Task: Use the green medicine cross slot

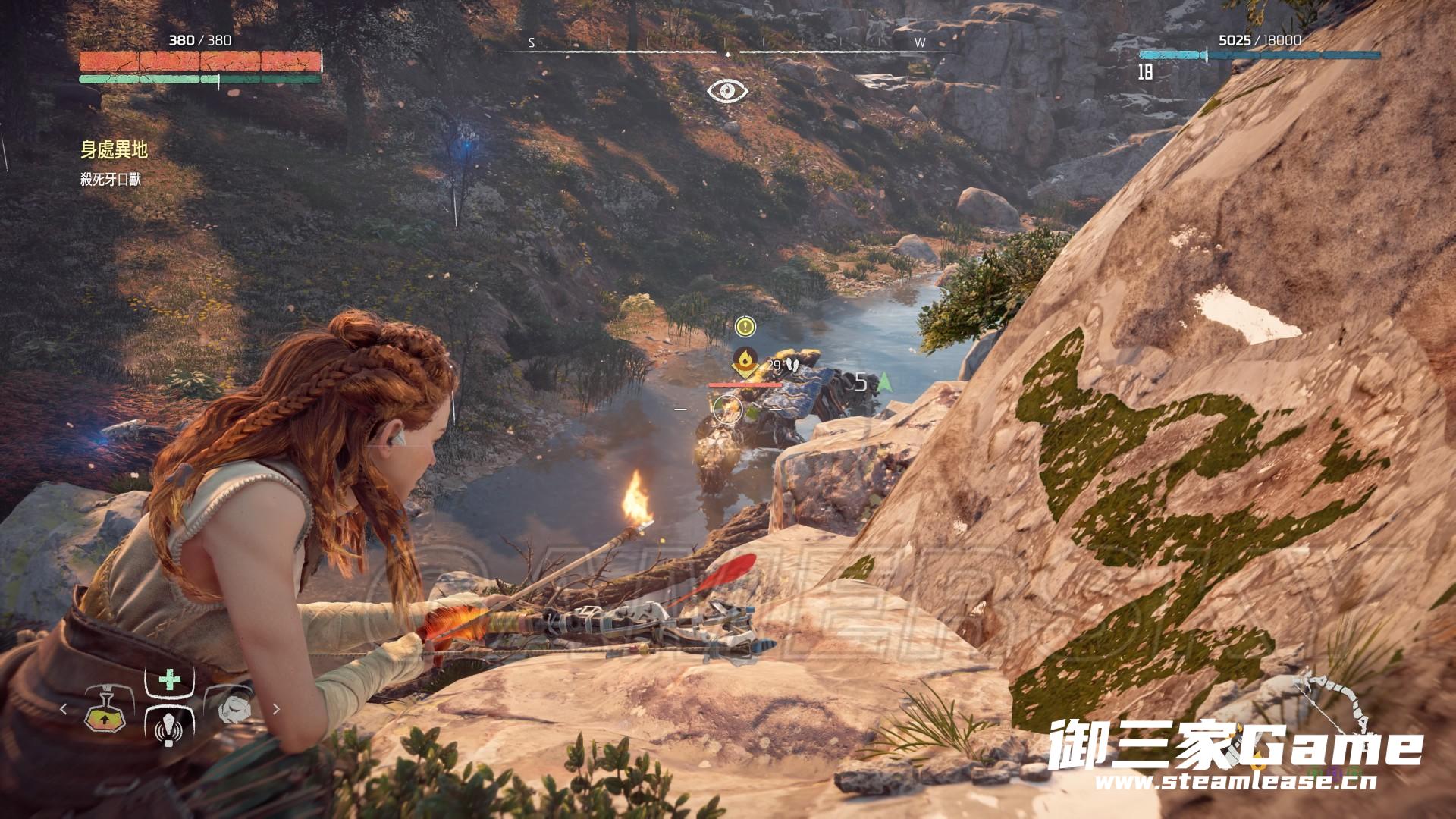Action: click(169, 680)
